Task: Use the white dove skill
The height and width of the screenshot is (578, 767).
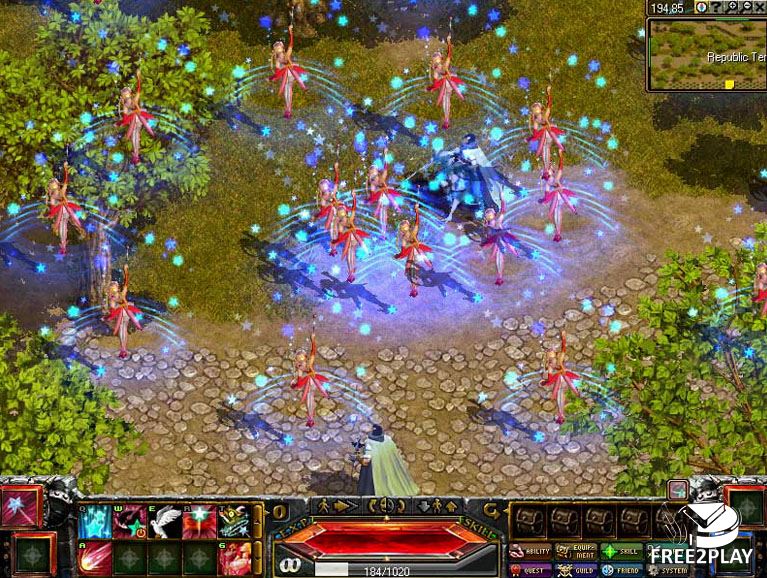Action: tap(164, 522)
